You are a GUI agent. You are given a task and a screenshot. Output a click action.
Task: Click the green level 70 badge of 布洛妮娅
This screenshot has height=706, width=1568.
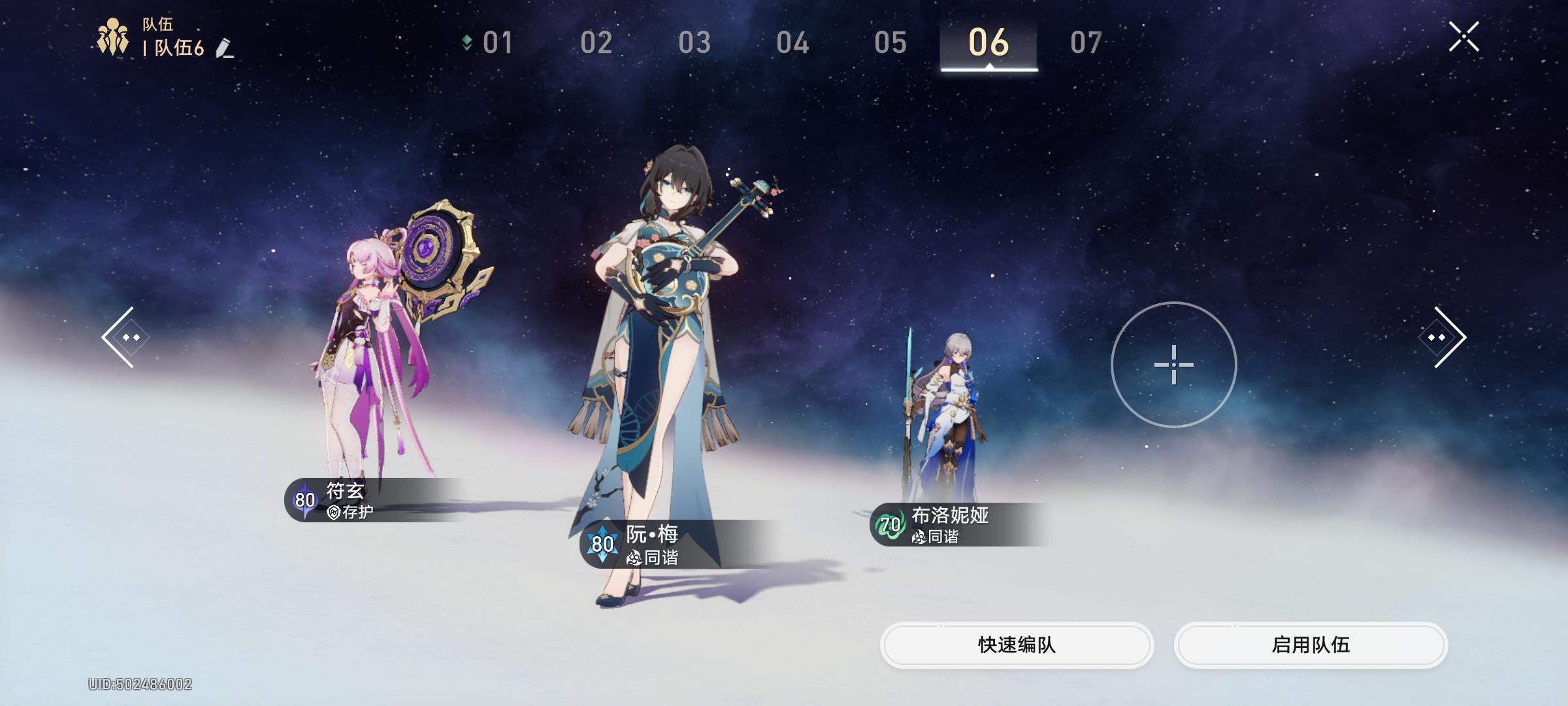click(x=889, y=524)
